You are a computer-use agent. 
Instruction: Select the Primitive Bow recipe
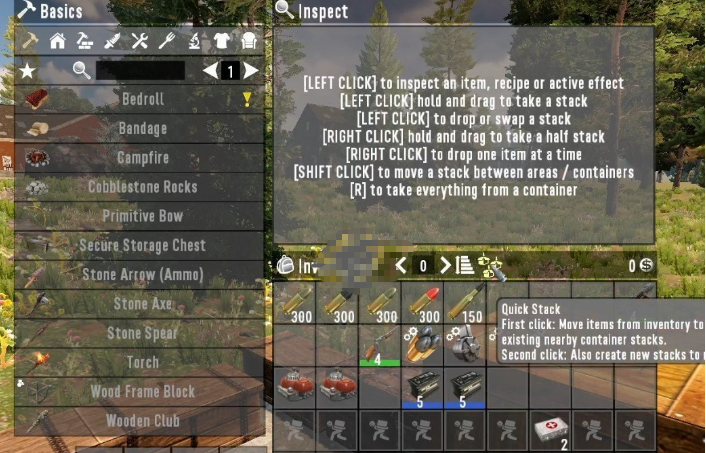coord(143,216)
